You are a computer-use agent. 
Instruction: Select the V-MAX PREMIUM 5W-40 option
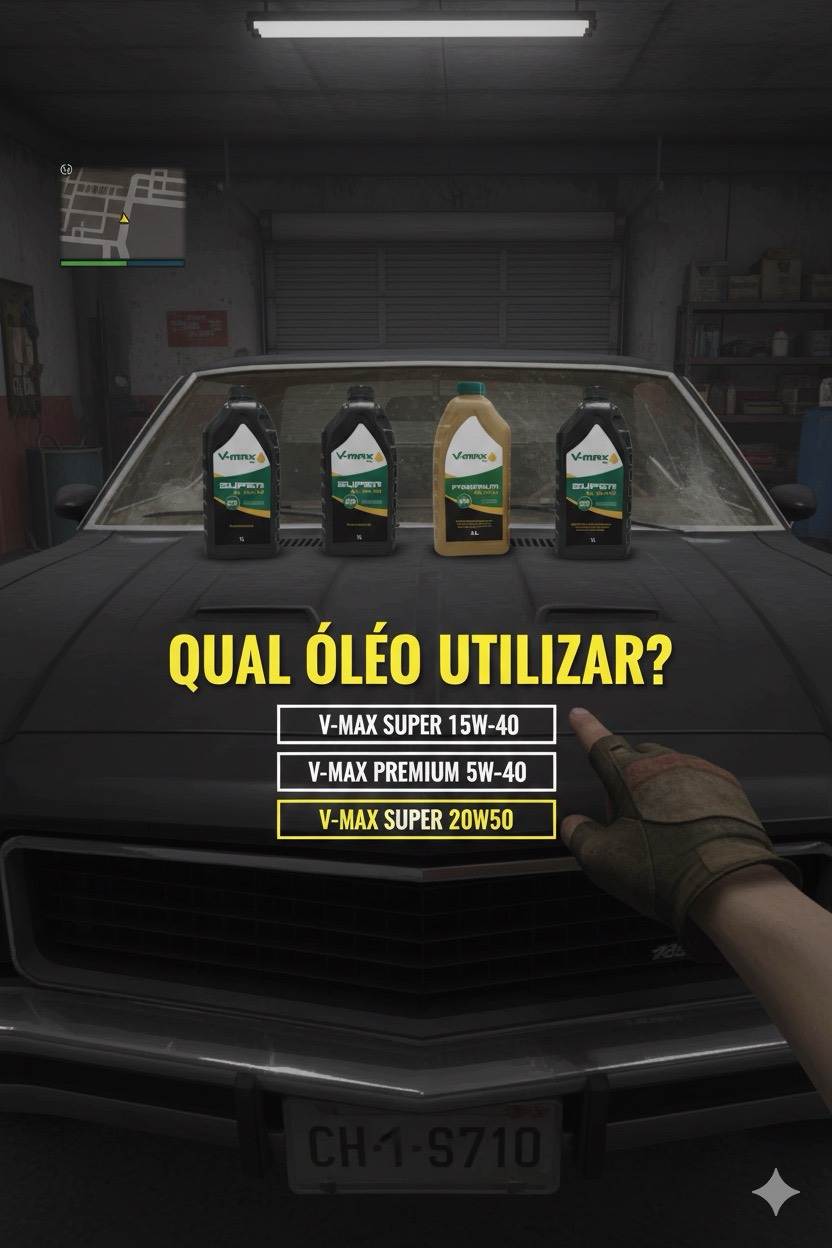[416, 772]
